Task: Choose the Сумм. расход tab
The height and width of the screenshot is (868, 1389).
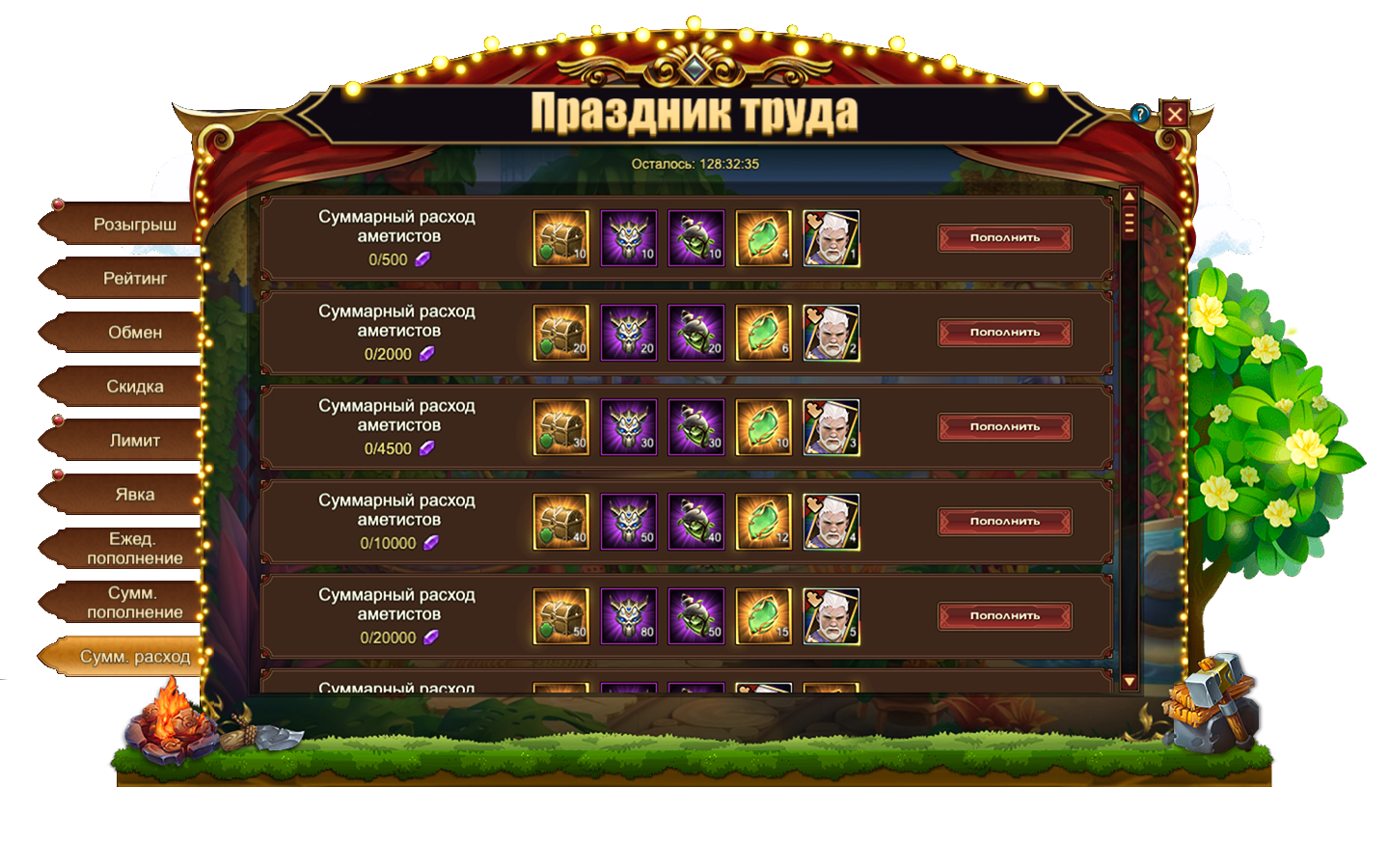Action: tap(134, 657)
